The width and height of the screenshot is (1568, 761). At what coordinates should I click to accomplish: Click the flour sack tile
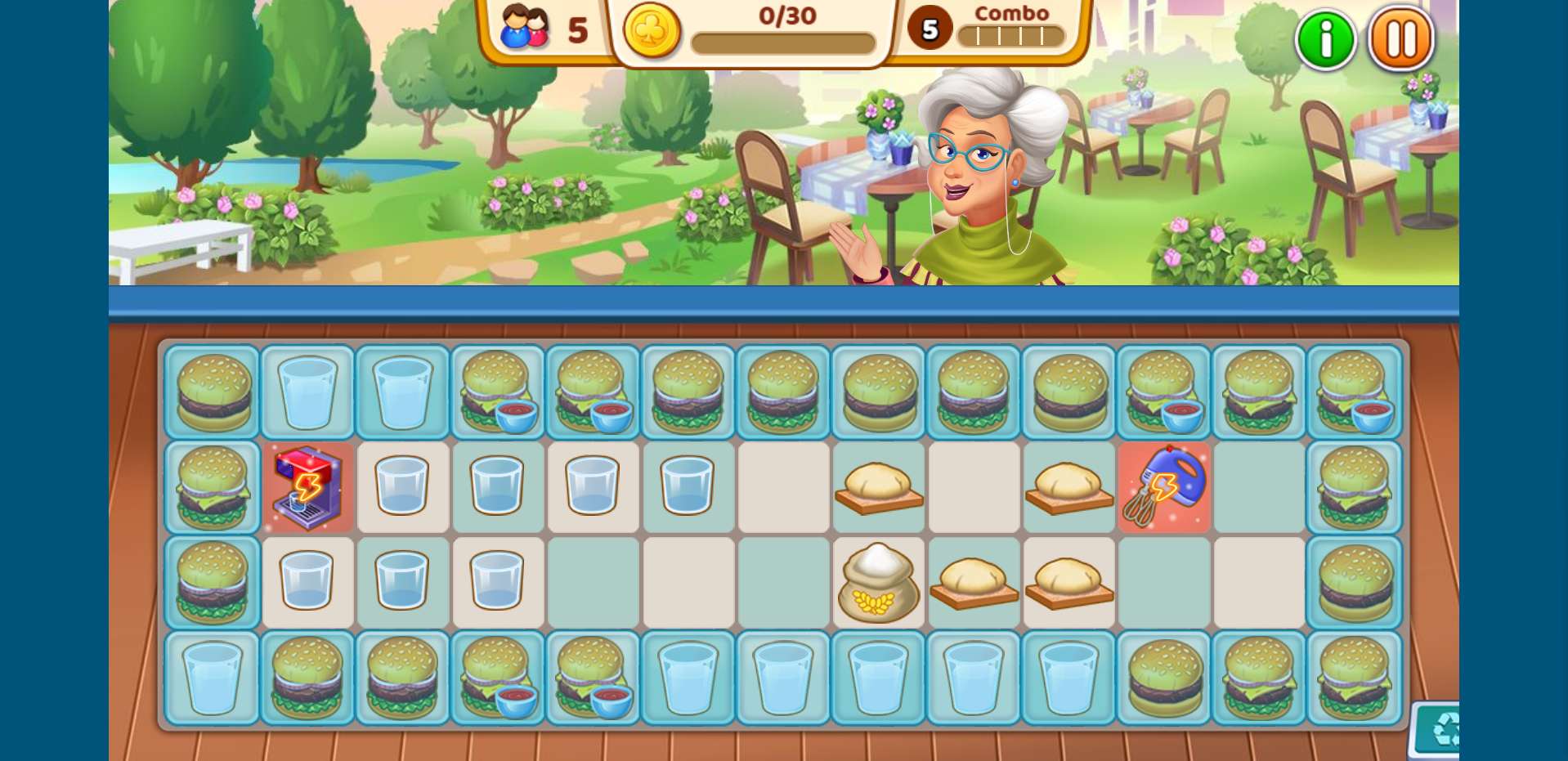[878, 583]
